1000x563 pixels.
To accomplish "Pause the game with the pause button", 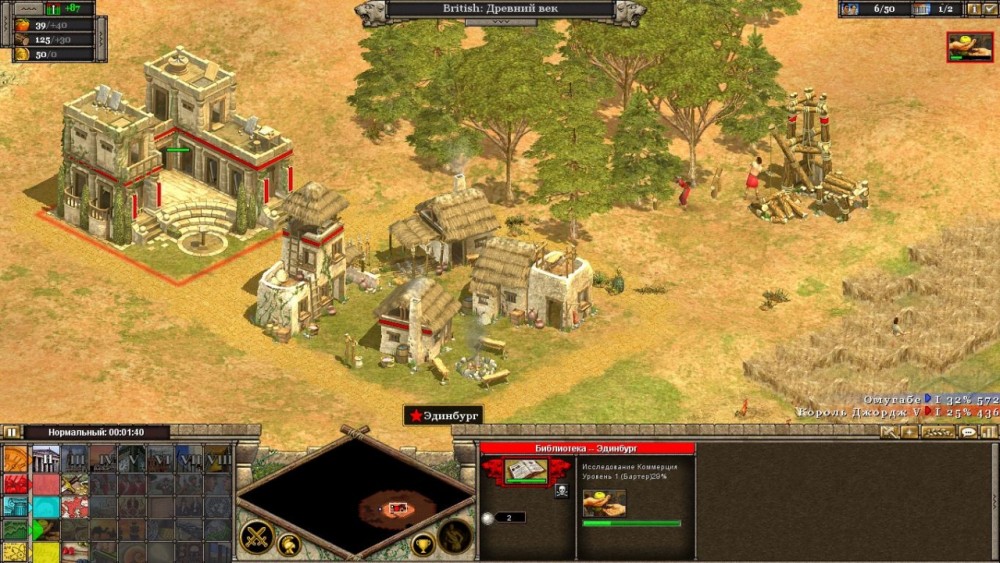I will coord(11,432).
